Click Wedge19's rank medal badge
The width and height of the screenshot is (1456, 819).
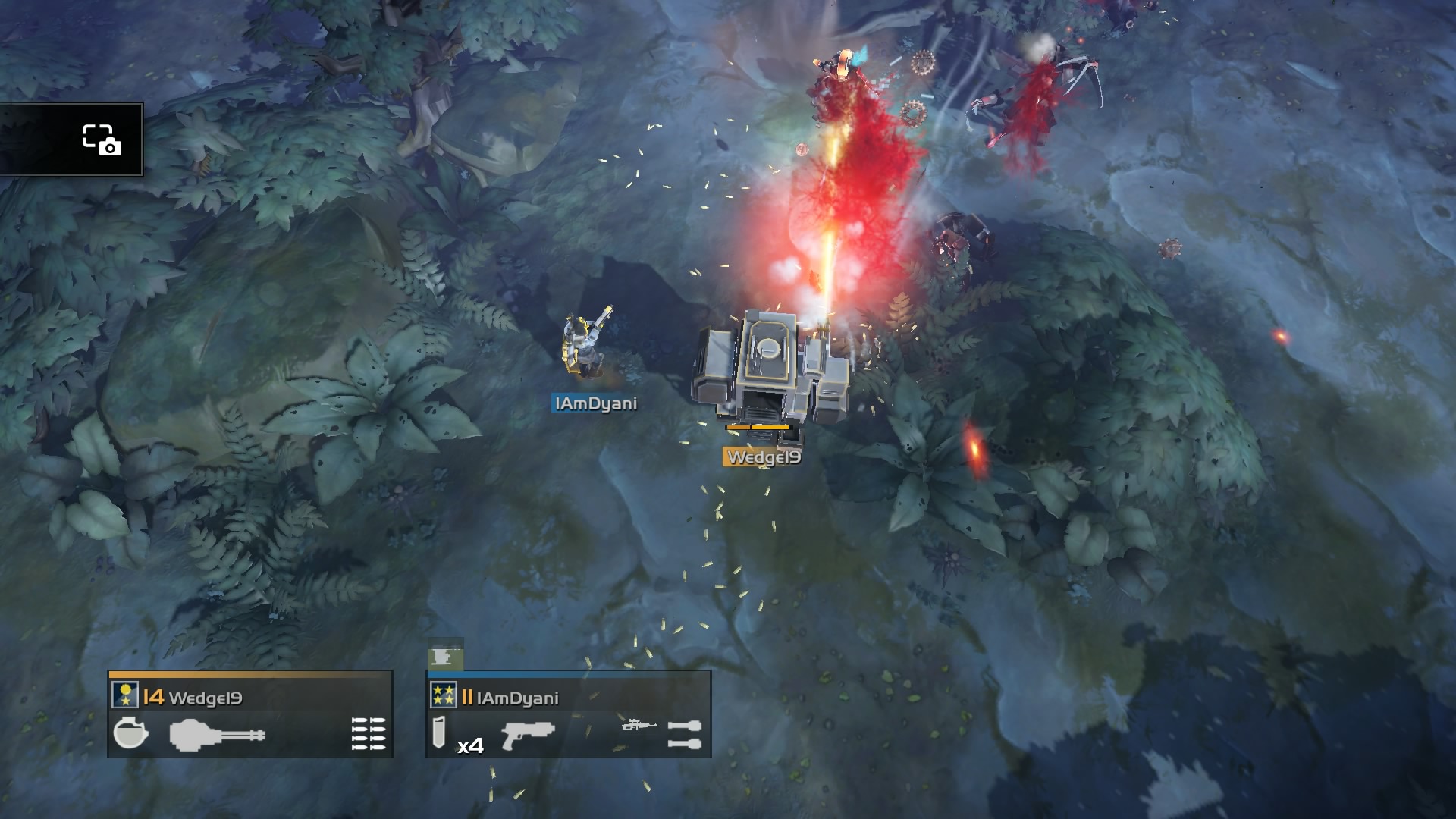[125, 695]
